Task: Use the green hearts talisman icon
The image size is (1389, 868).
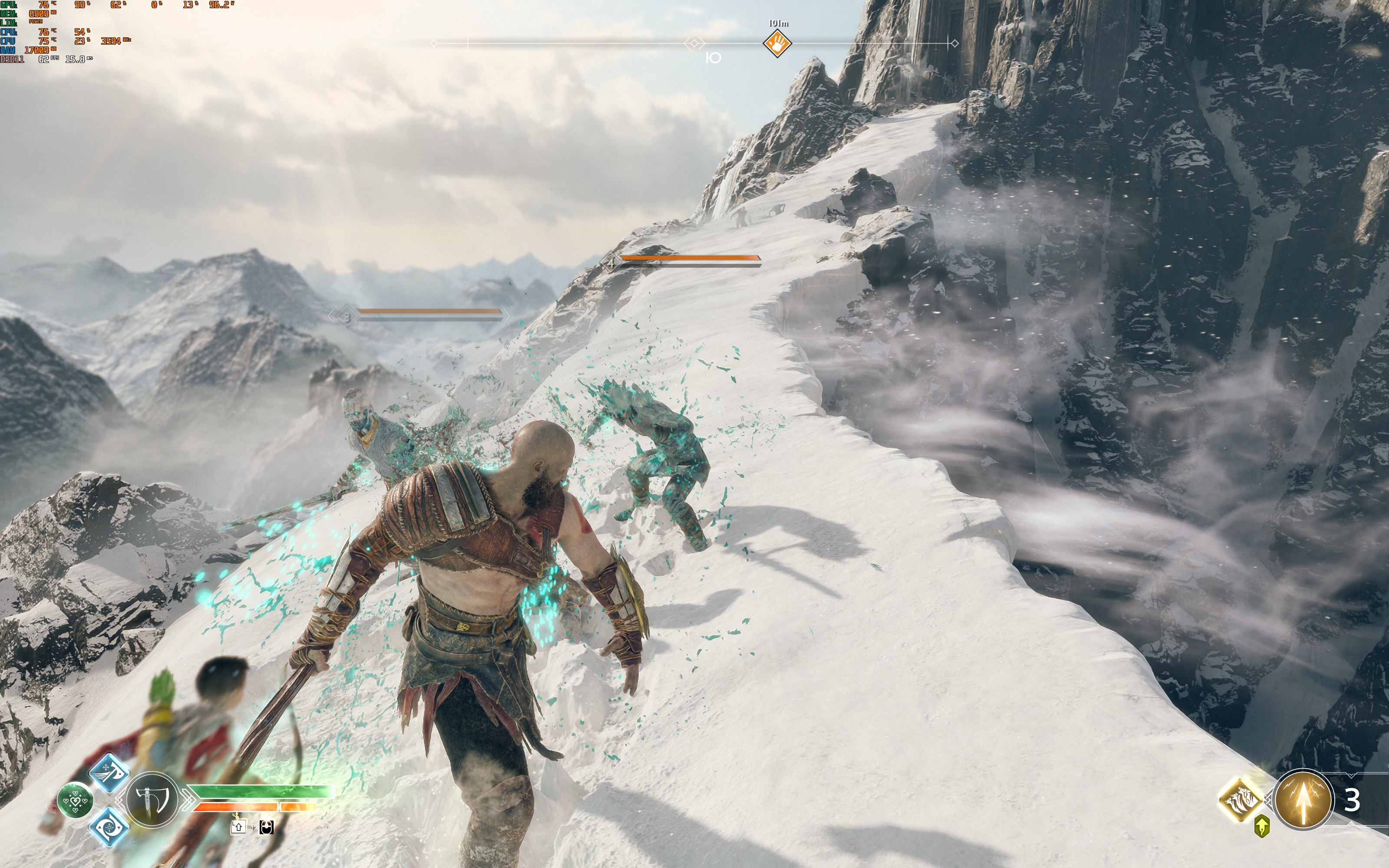Action: pos(75,800)
